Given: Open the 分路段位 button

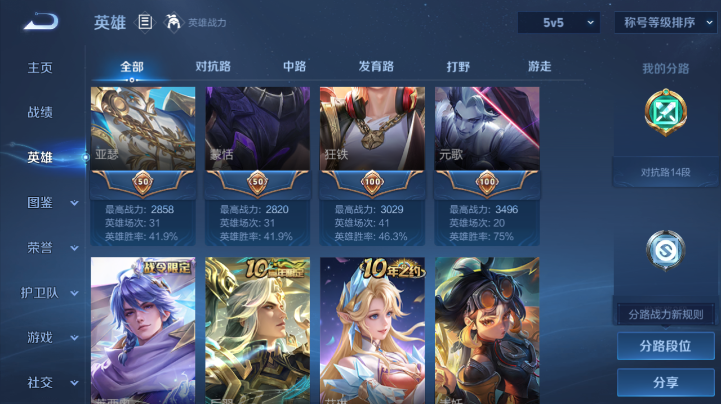Looking at the screenshot, I should [x=665, y=346].
